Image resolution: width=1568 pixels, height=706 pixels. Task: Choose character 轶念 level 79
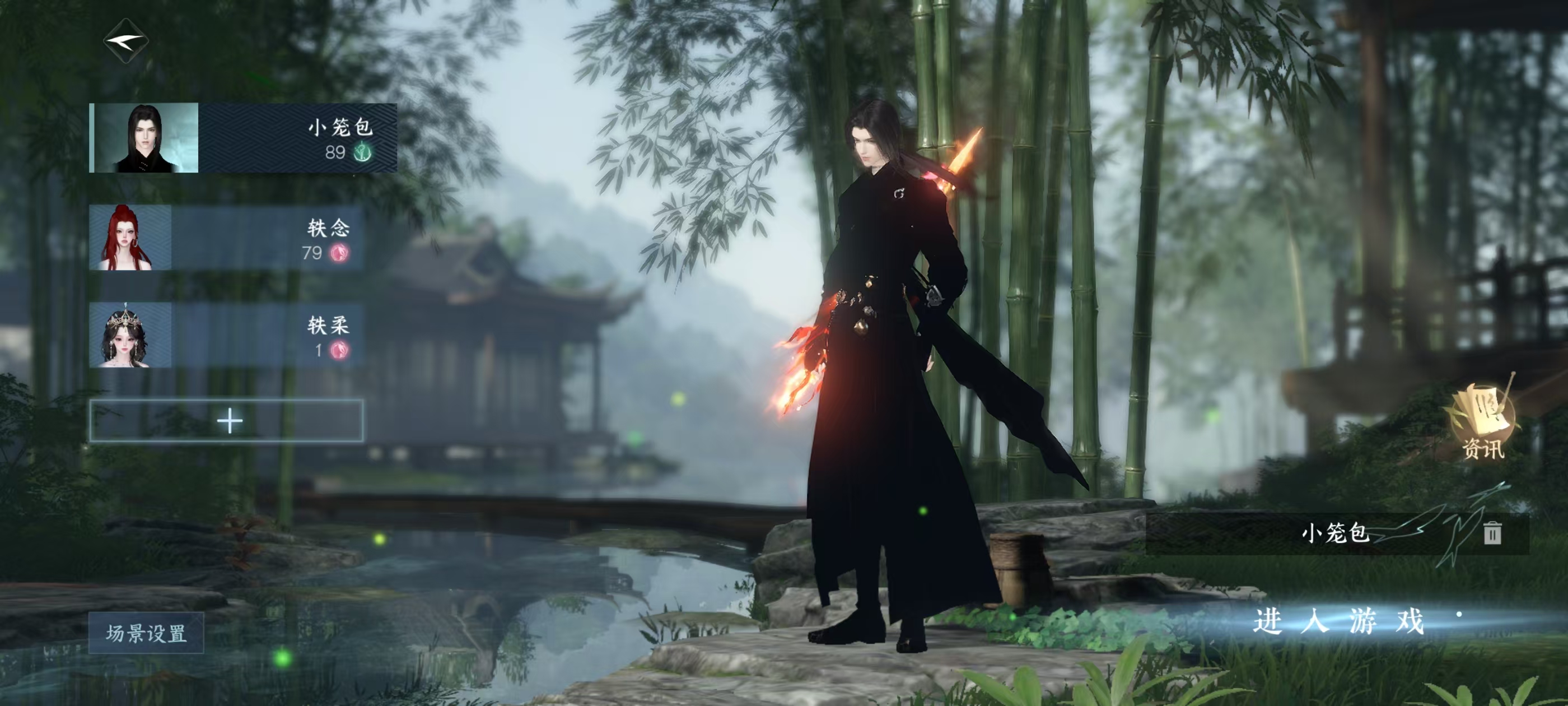click(226, 238)
